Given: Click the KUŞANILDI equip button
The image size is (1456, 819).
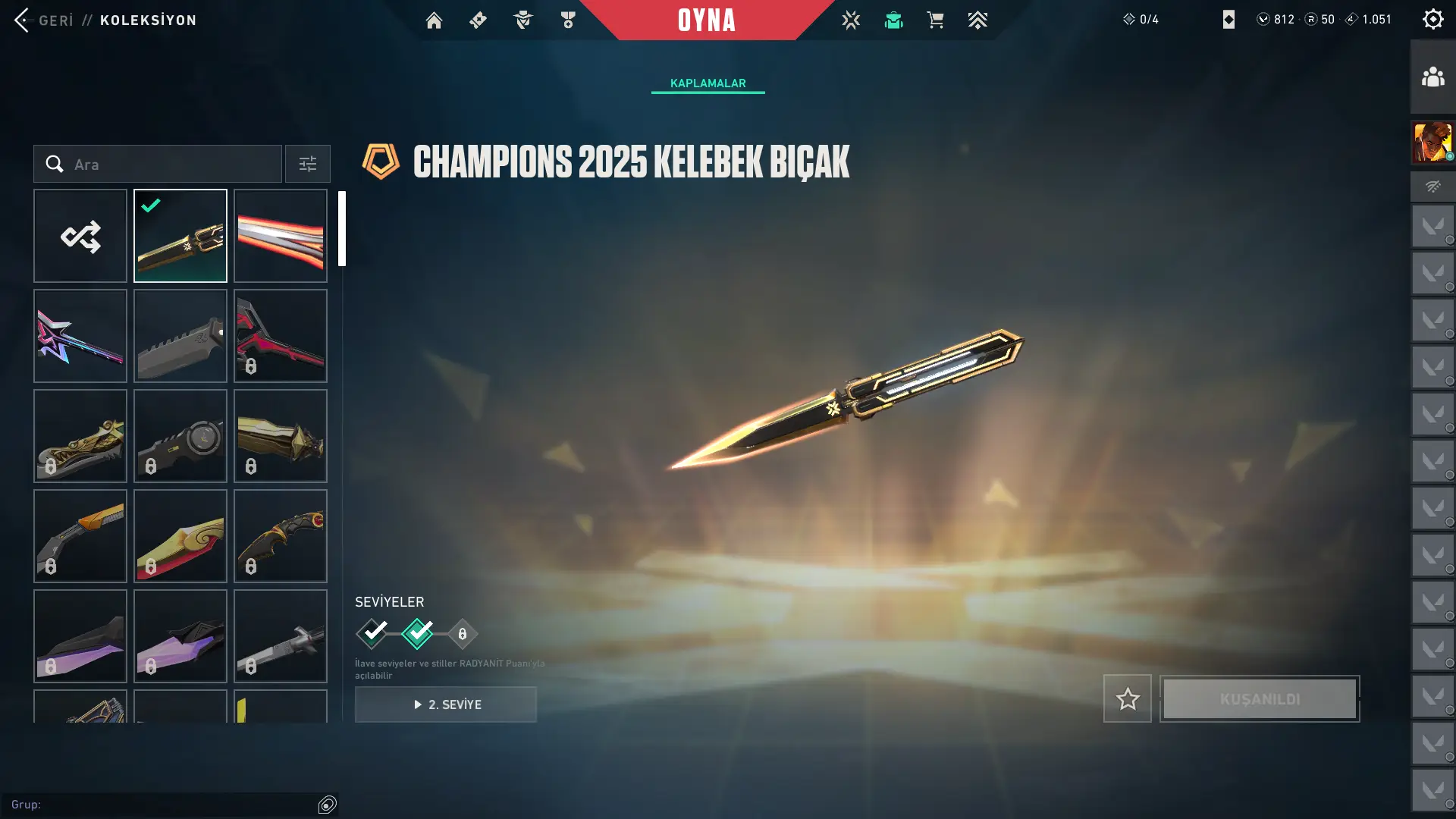Looking at the screenshot, I should click(1260, 698).
